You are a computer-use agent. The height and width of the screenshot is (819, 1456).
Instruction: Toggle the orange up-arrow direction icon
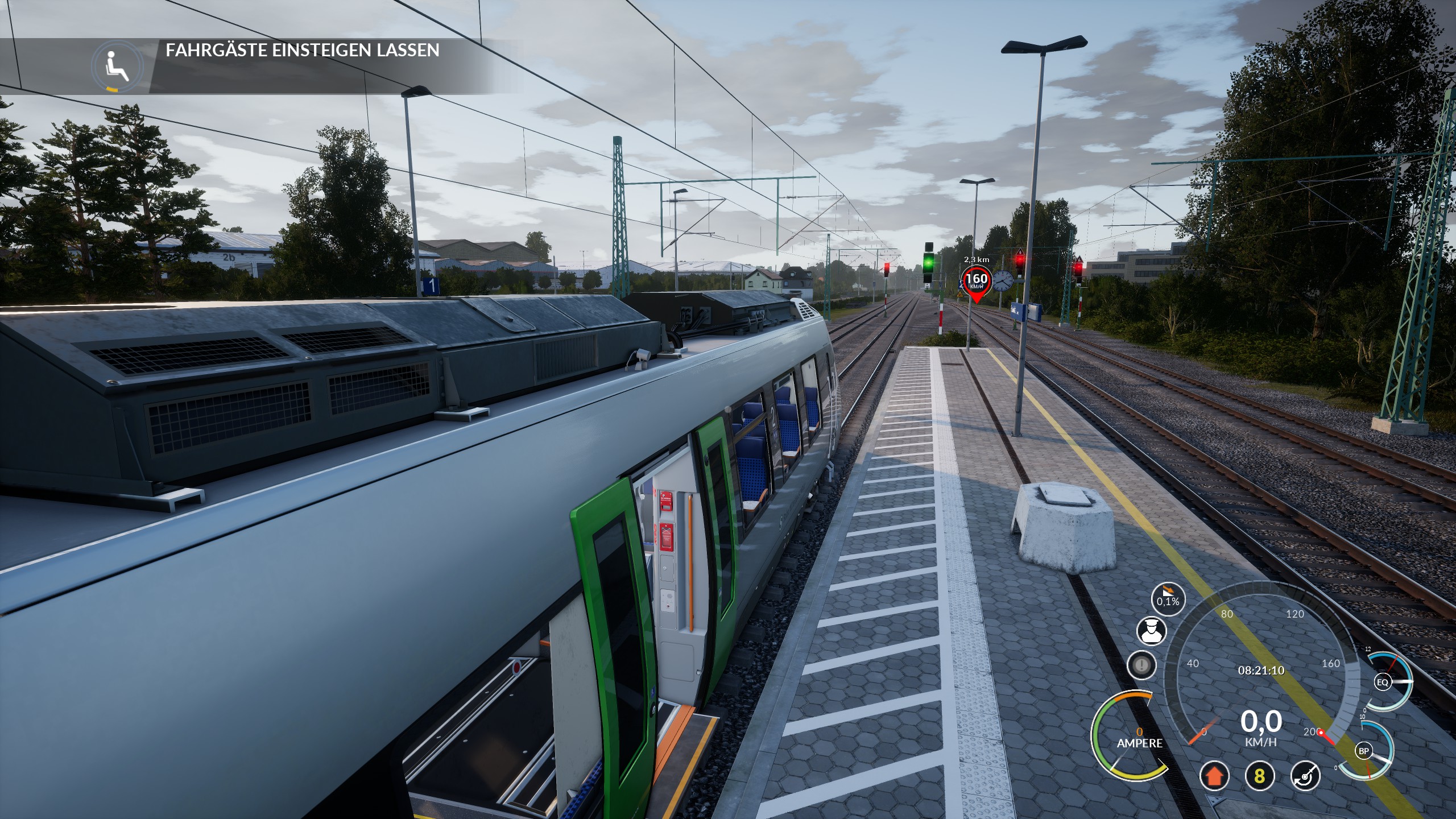tap(1214, 776)
